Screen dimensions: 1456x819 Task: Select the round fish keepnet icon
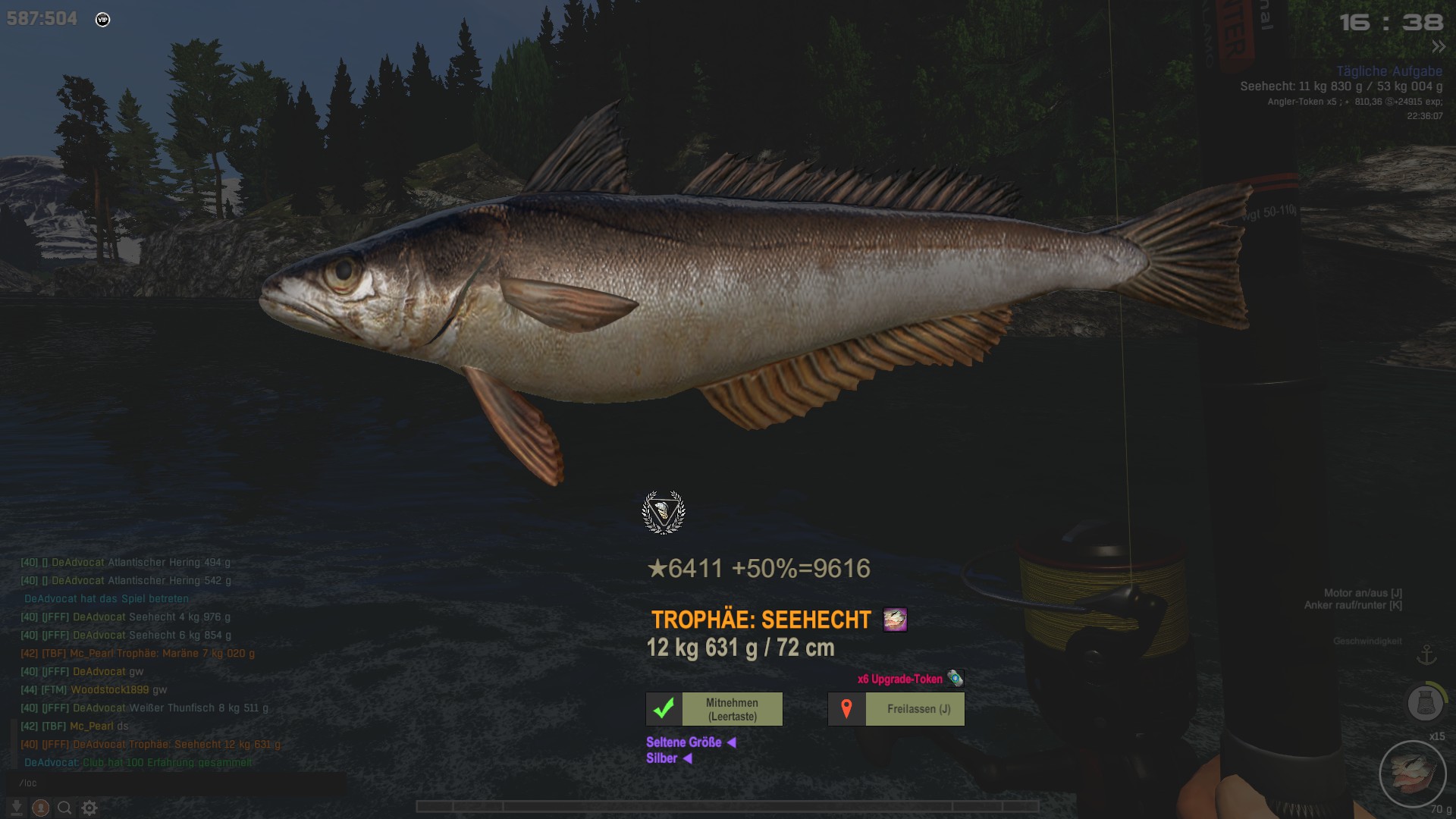click(1426, 703)
